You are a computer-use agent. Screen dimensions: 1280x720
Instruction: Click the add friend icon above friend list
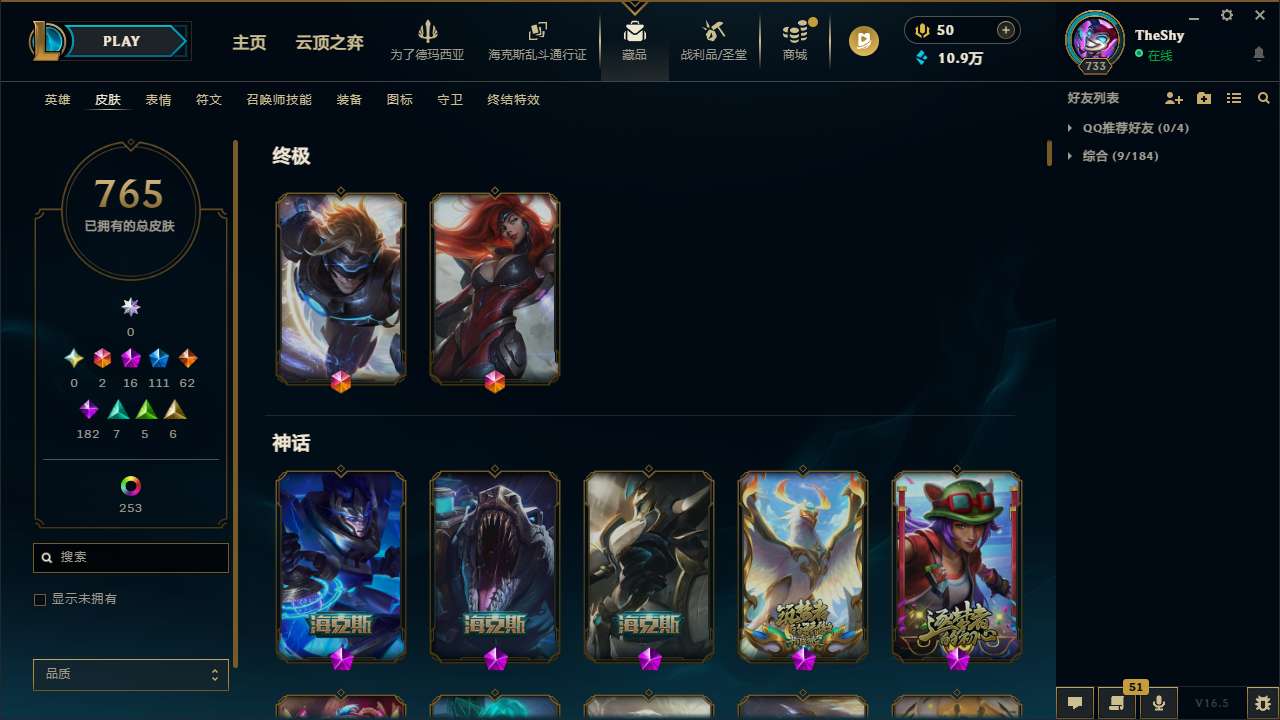click(x=1174, y=98)
